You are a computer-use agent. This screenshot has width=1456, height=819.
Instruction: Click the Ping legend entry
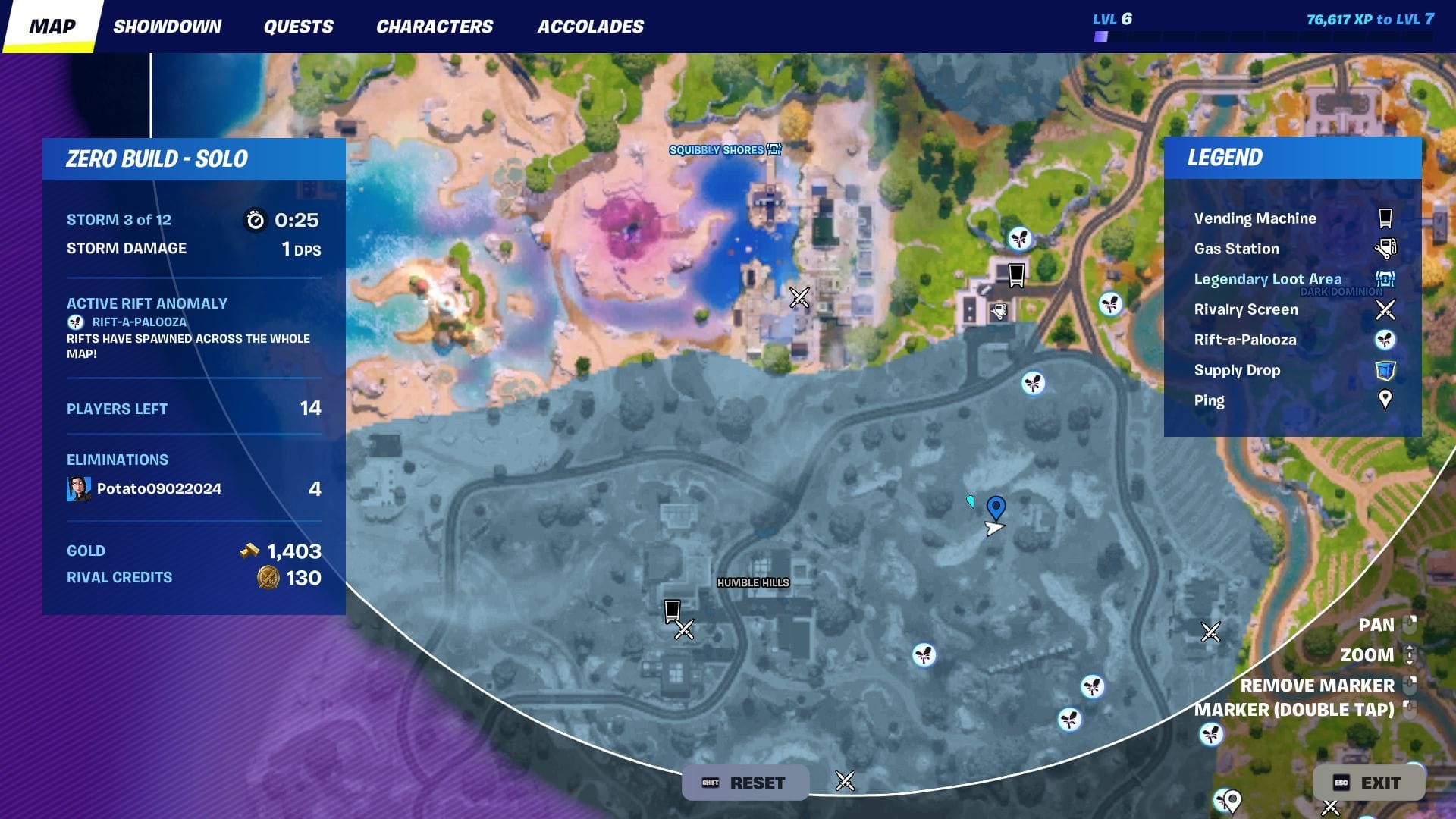[1209, 400]
